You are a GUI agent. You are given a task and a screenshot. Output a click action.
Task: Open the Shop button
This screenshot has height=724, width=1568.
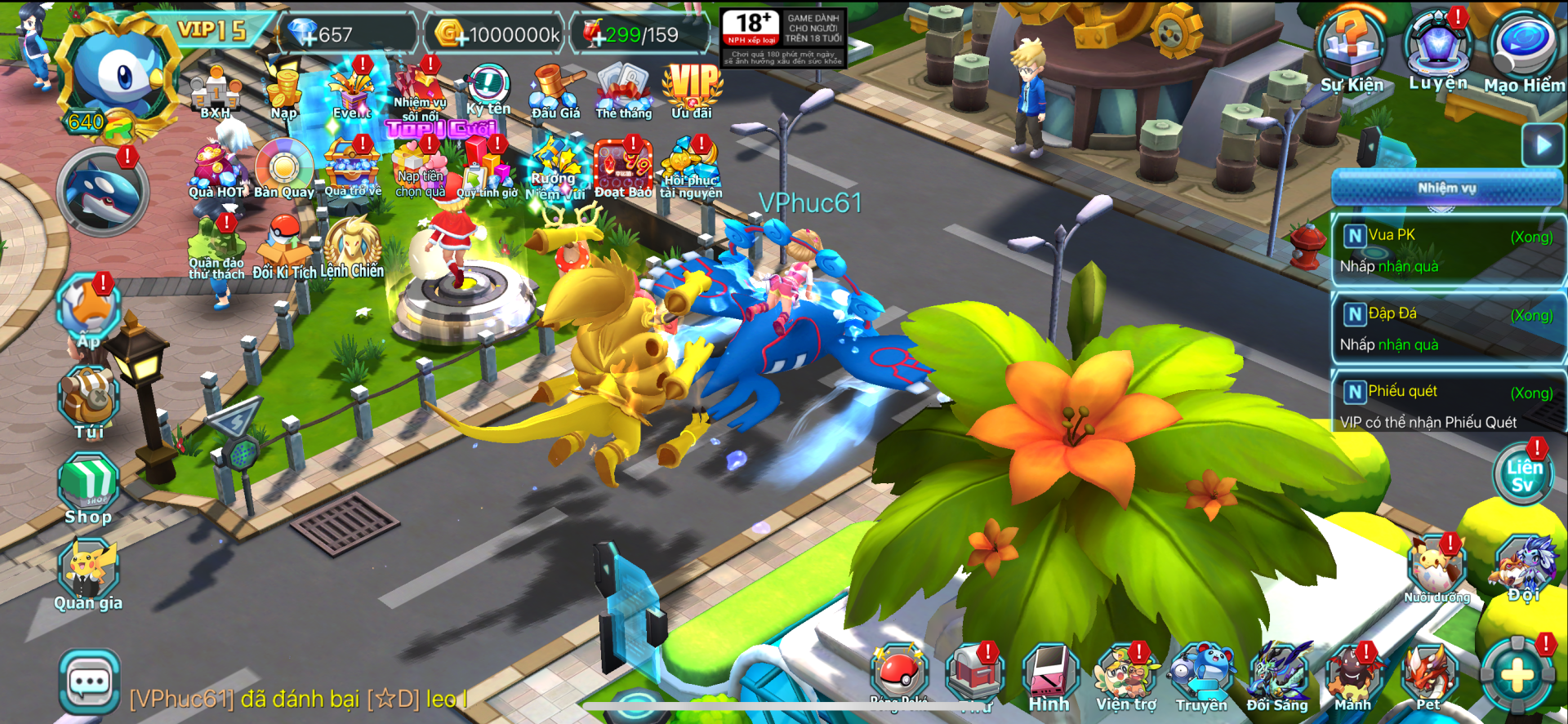88,488
